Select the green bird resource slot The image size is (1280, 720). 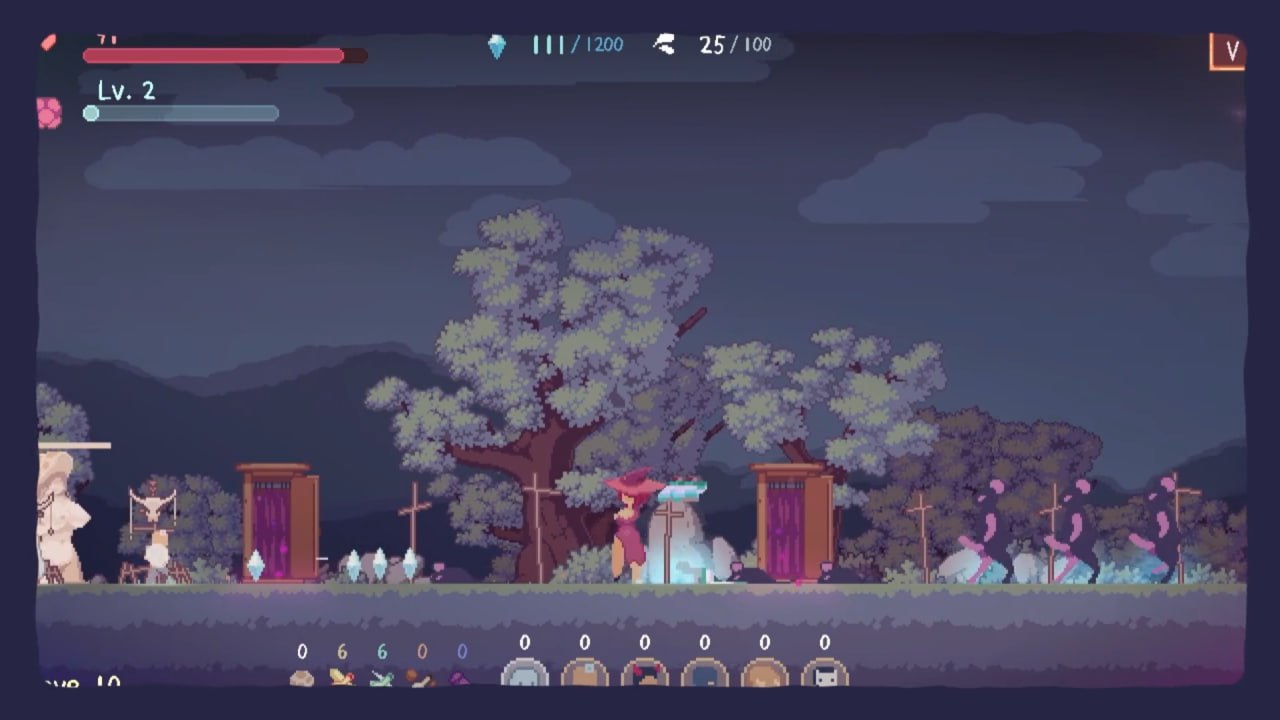click(x=382, y=680)
